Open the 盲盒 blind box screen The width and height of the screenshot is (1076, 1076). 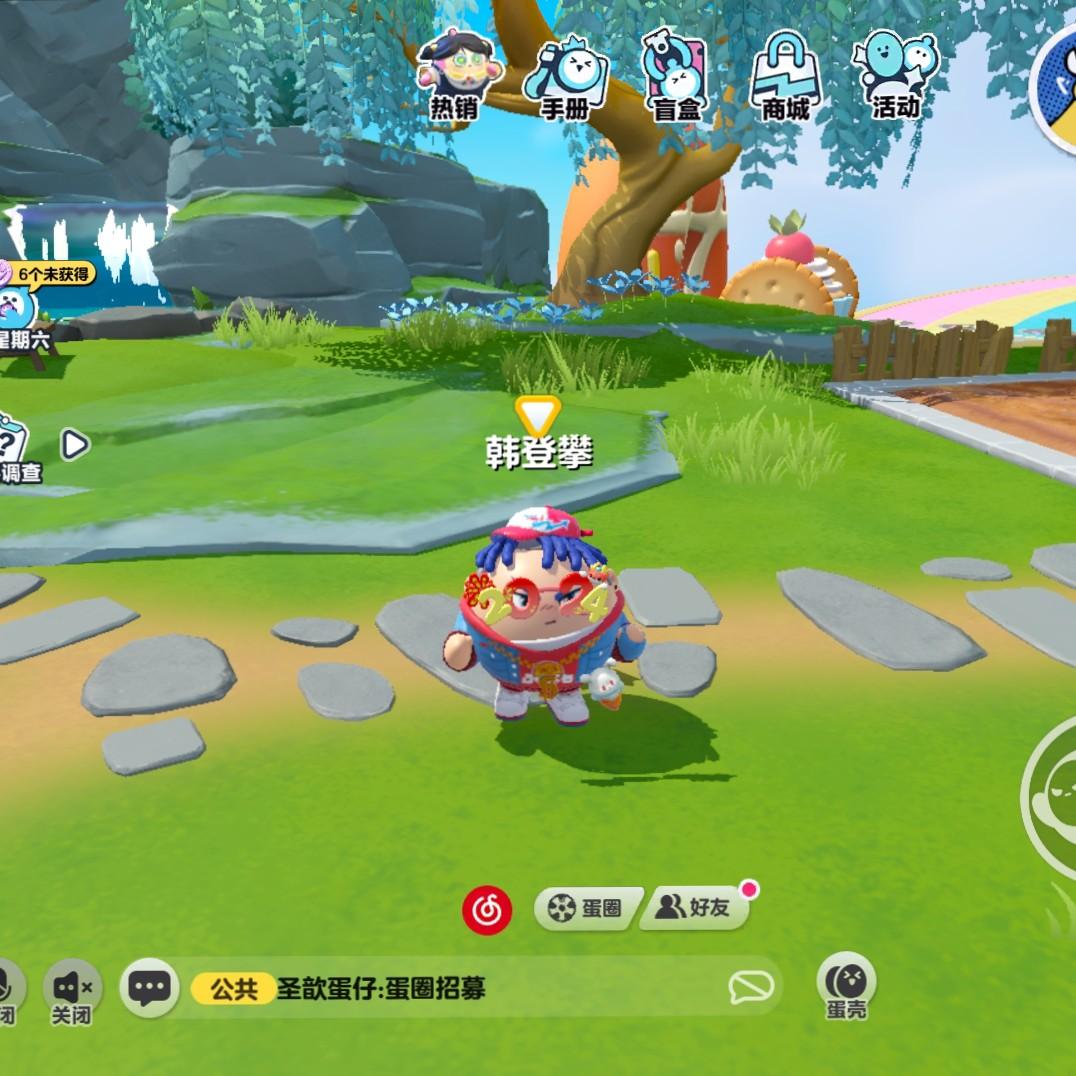(676, 76)
